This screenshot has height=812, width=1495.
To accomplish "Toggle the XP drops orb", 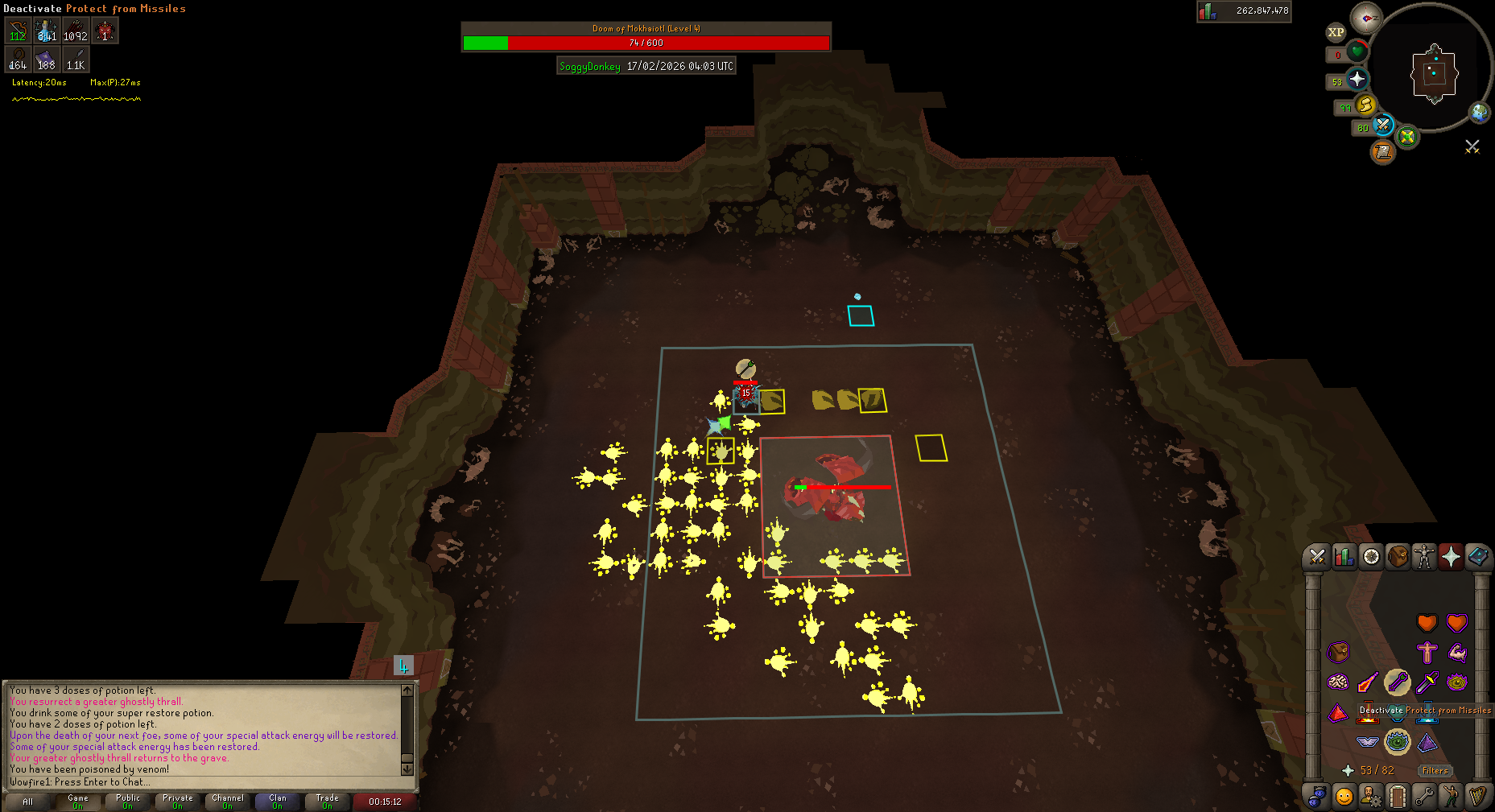I will click(x=1336, y=32).
